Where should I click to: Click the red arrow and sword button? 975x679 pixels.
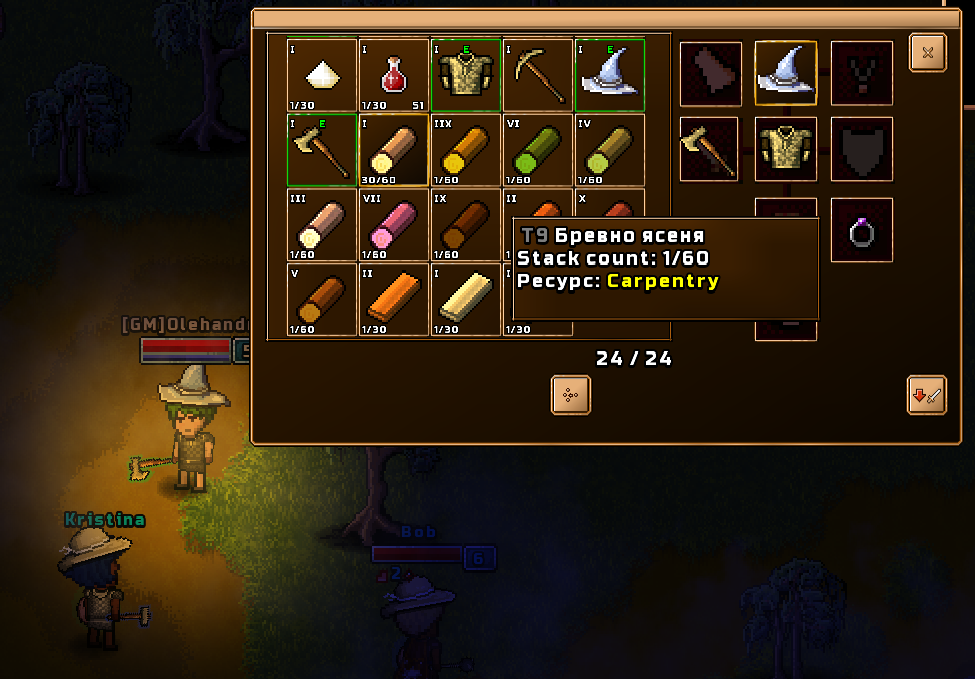pyautogui.click(x=926, y=395)
